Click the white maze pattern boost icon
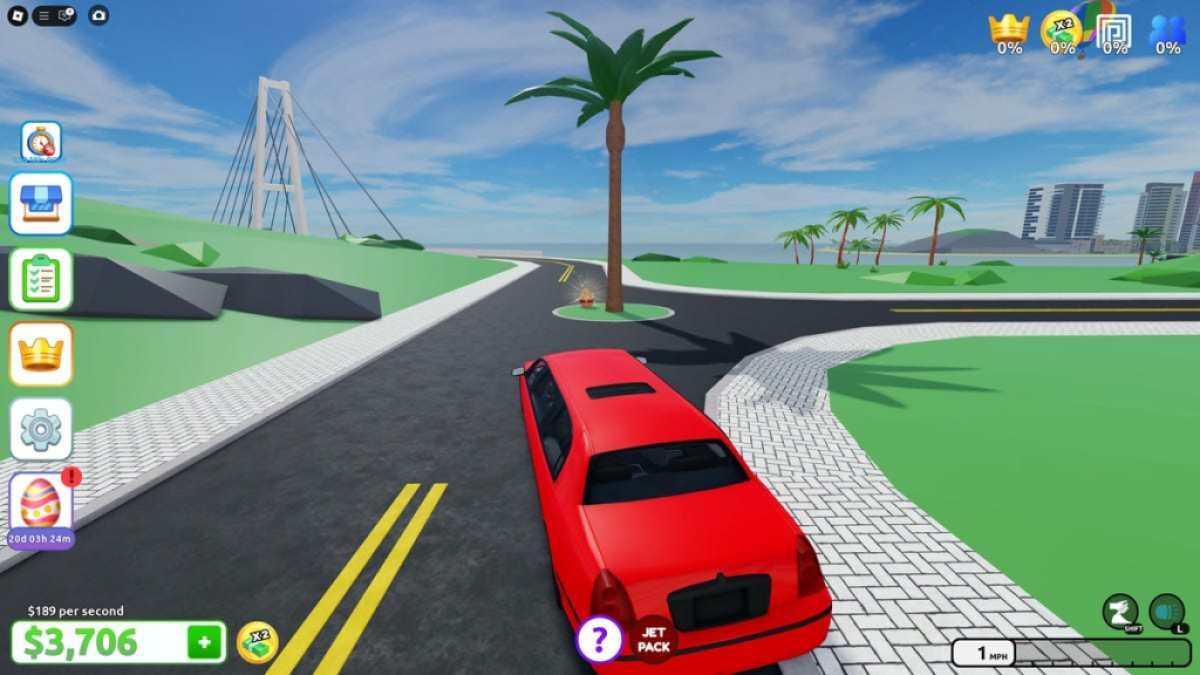1200x675 pixels. pyautogui.click(x=1114, y=30)
